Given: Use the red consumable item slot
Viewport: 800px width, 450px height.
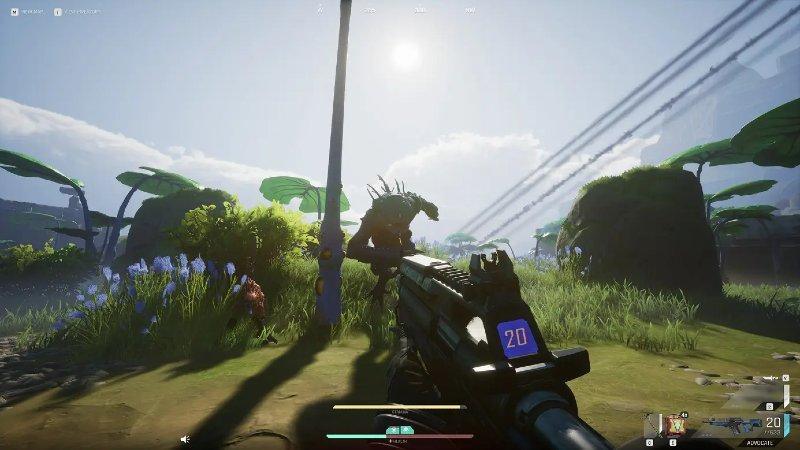Looking at the screenshot, I should point(675,425).
